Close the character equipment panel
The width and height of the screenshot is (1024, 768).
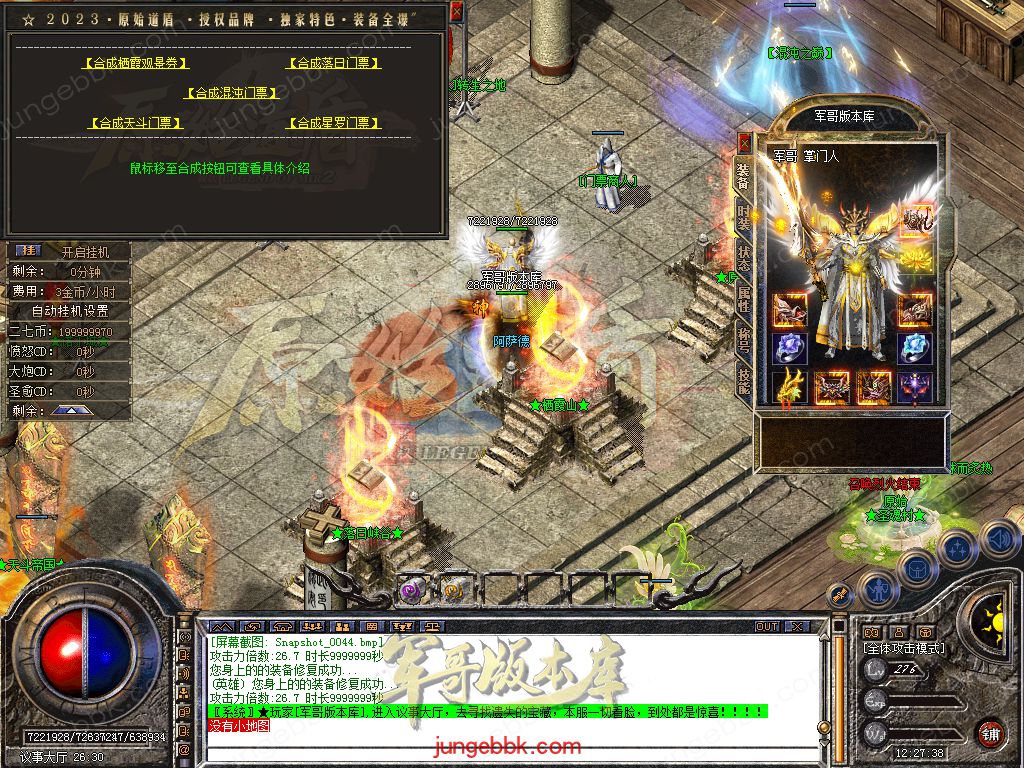point(743,140)
